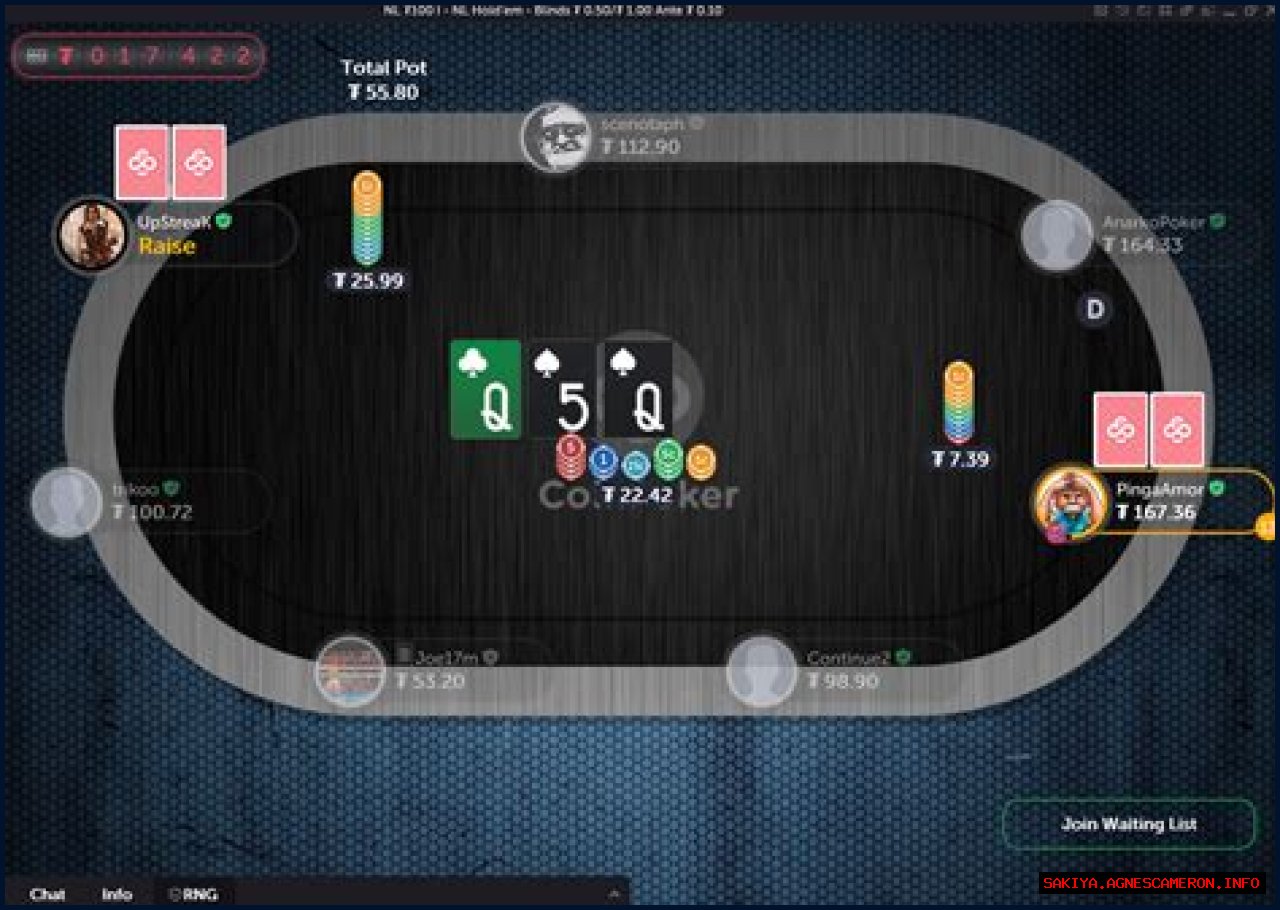The width and height of the screenshot is (1280, 910).
Task: Switch to the Info tab
Action: point(117,895)
